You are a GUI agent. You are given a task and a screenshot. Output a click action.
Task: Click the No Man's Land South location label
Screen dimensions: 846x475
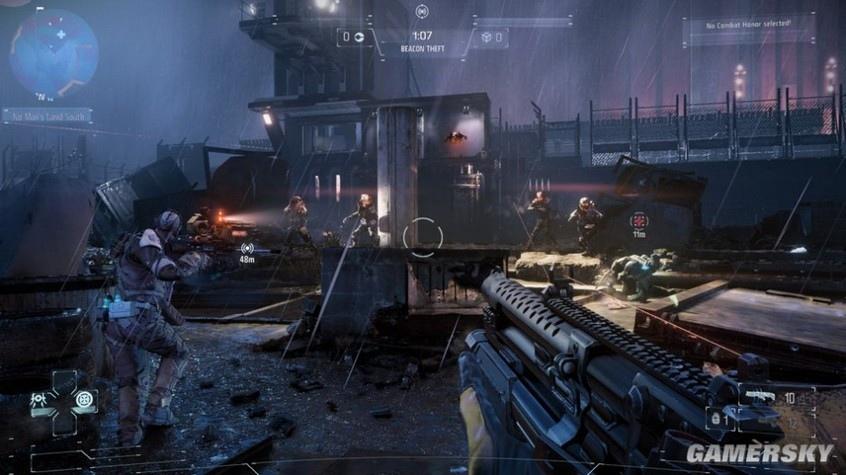[x=47, y=116]
